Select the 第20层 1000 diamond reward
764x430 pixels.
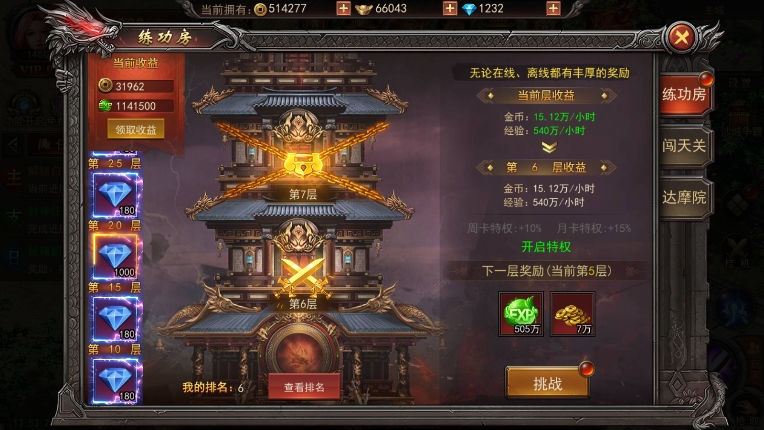pos(116,255)
